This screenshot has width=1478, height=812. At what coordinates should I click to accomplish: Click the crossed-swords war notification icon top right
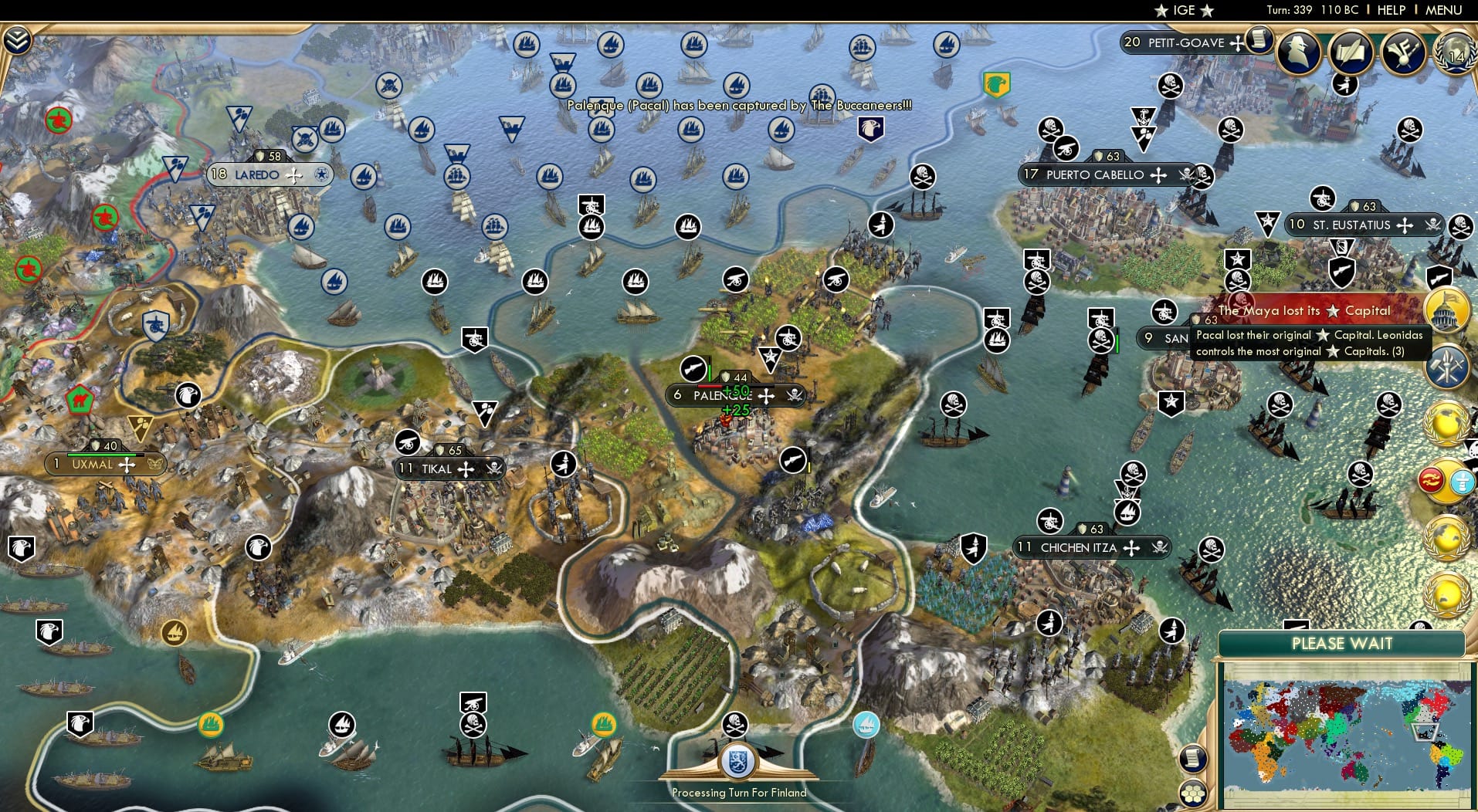pos(1405,52)
